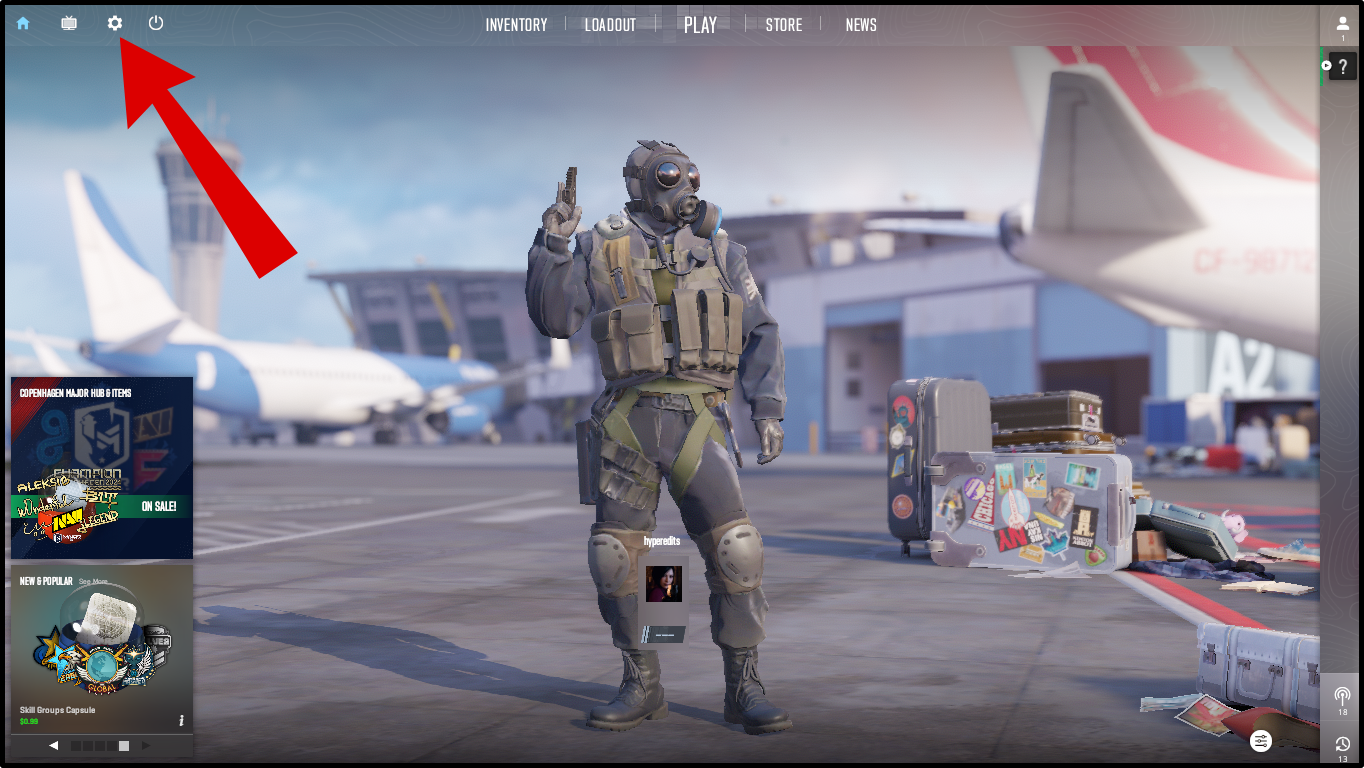Open the Loadout tab

[610, 25]
